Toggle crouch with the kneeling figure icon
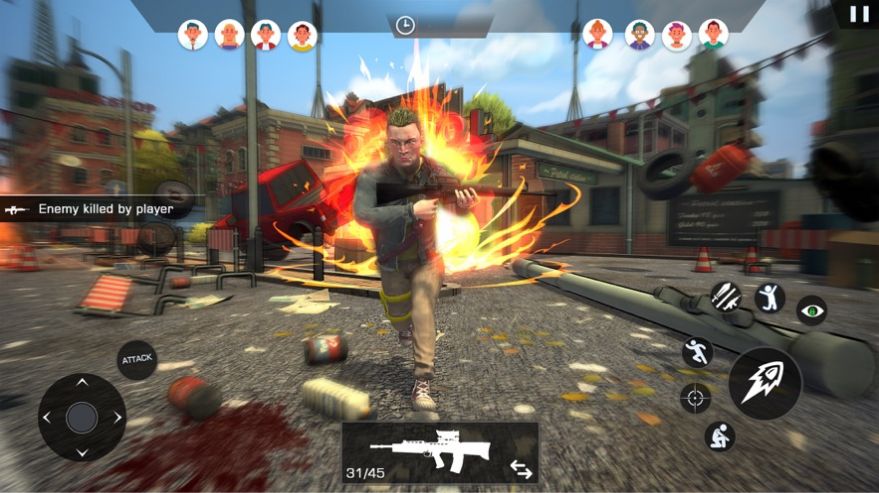 click(719, 435)
